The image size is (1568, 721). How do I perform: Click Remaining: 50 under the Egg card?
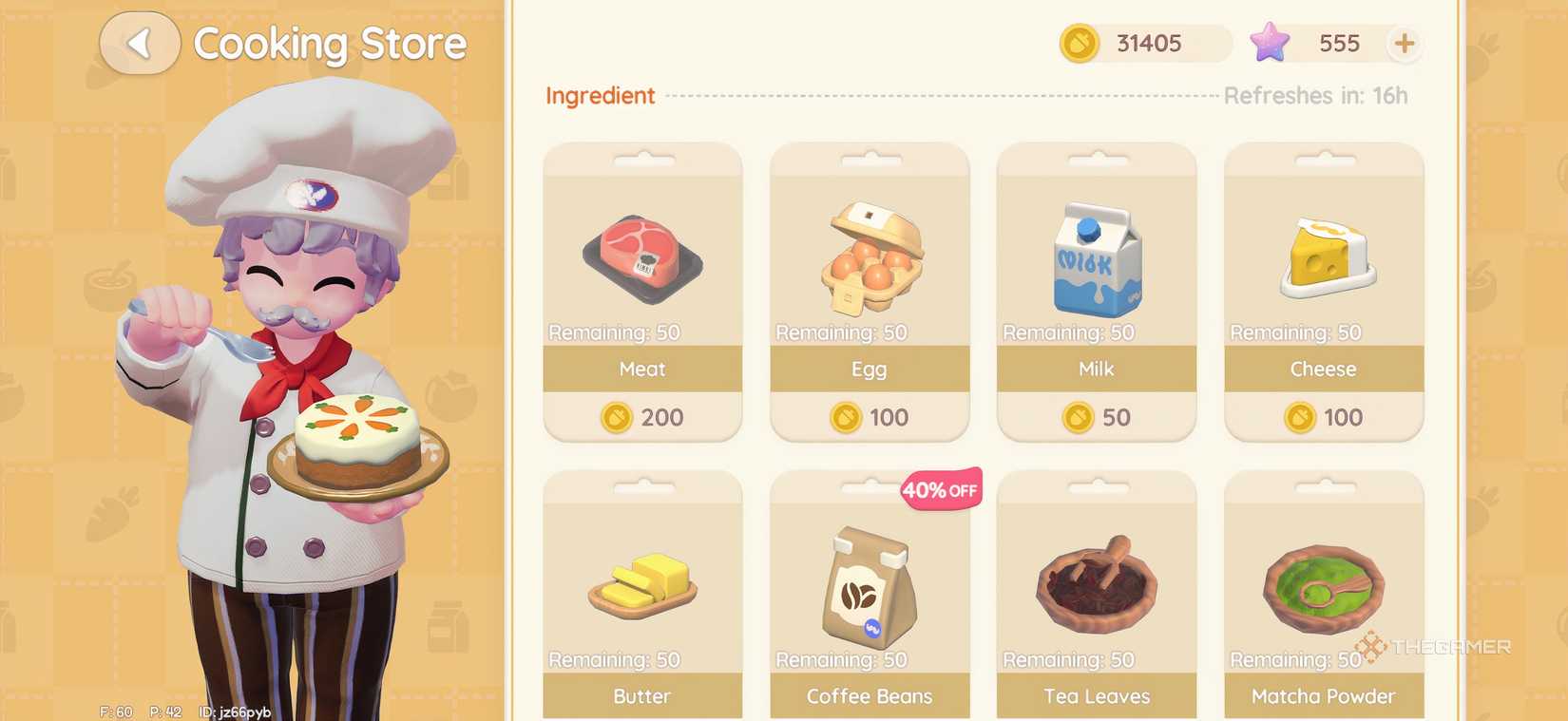[x=840, y=332]
